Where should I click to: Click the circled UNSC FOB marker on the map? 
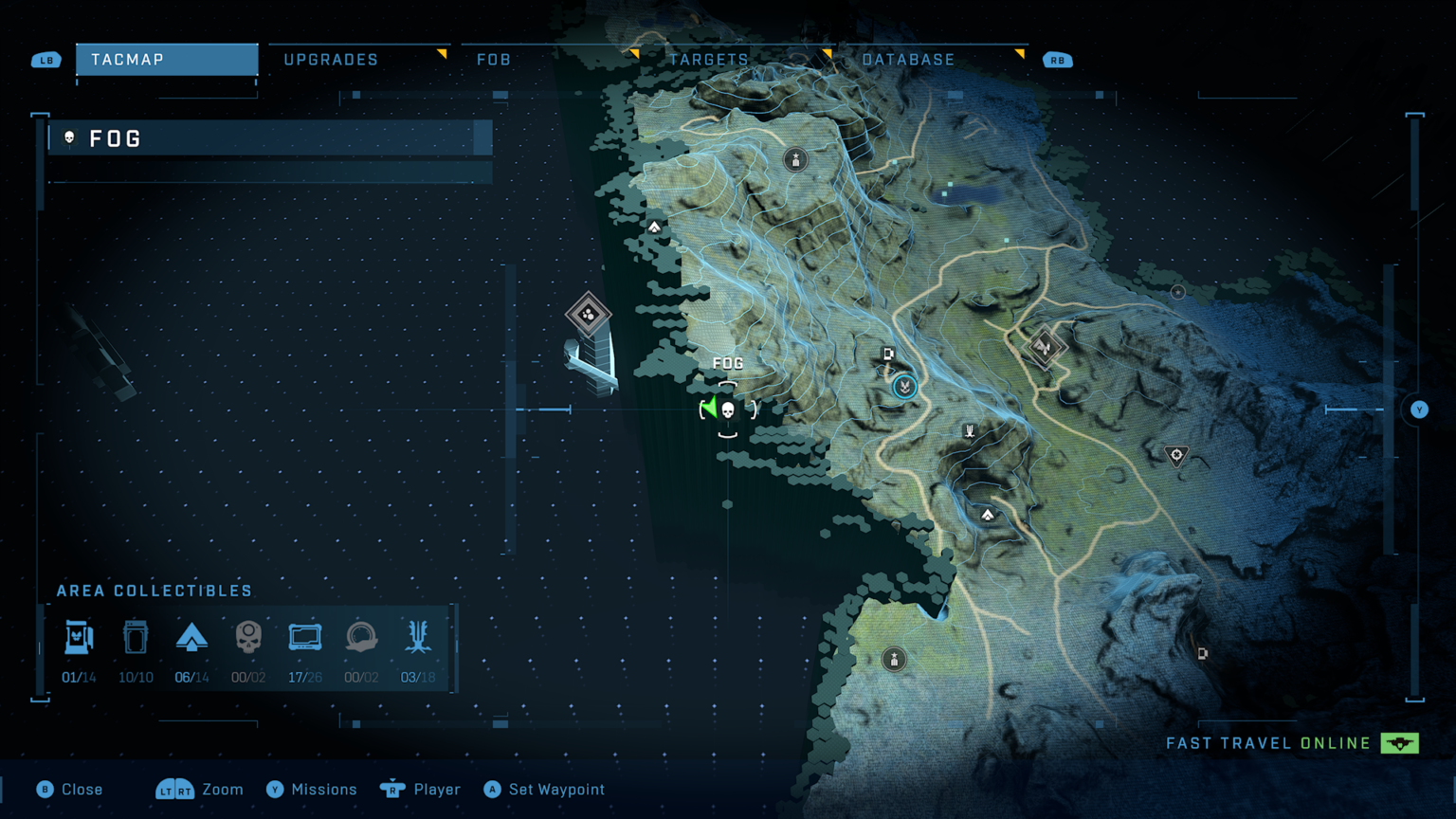pos(902,387)
